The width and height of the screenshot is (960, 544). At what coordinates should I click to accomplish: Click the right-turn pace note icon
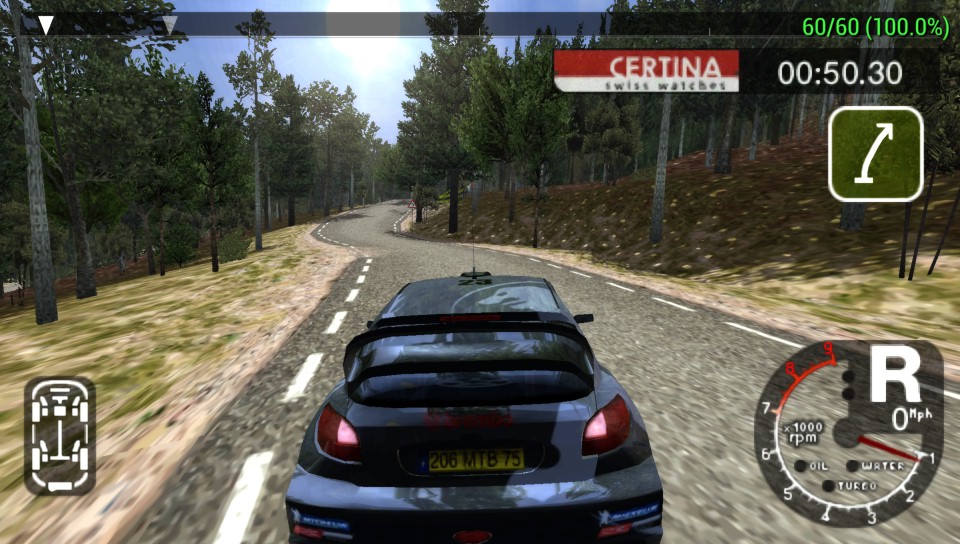point(875,154)
